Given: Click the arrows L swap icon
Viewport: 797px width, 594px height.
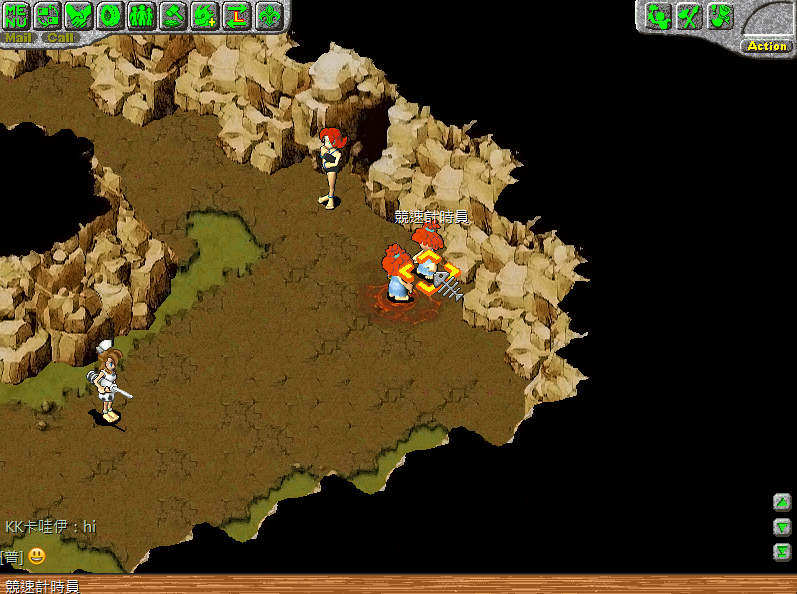Looking at the screenshot, I should pyautogui.click(x=236, y=15).
